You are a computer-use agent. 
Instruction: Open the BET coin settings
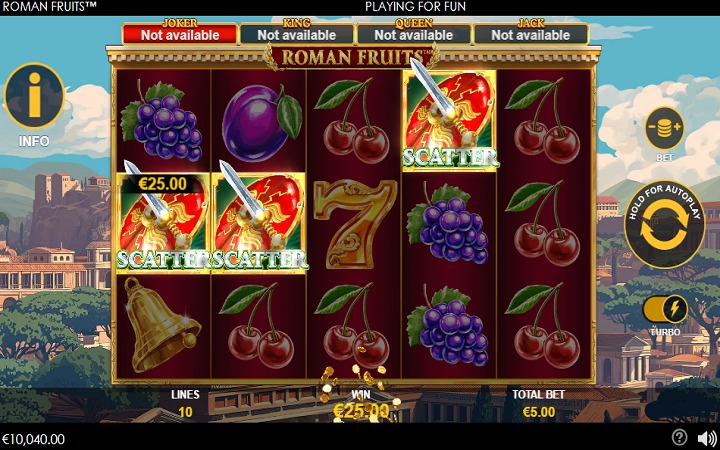[664, 129]
